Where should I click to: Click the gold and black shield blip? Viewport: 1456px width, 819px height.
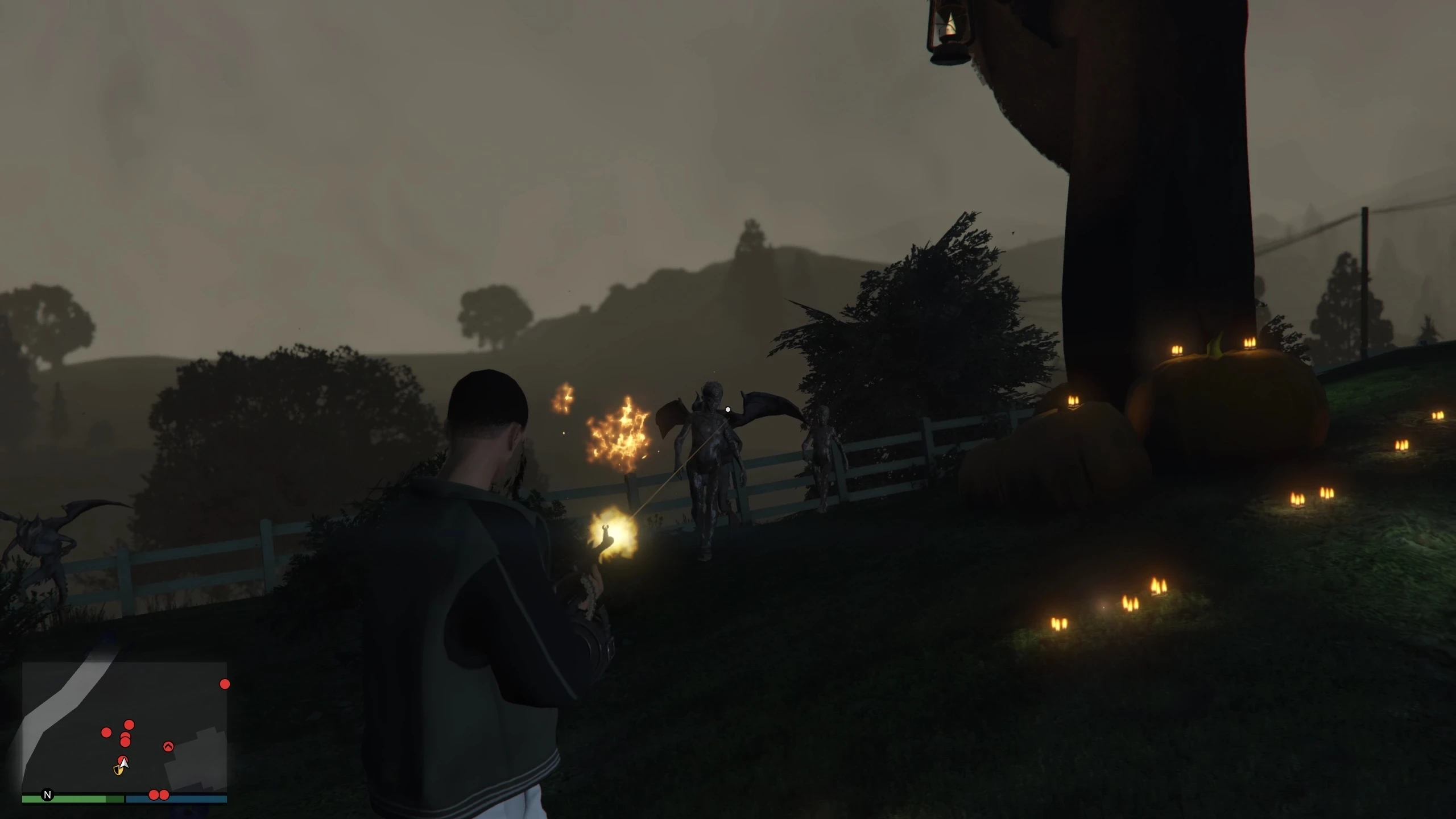point(118,770)
